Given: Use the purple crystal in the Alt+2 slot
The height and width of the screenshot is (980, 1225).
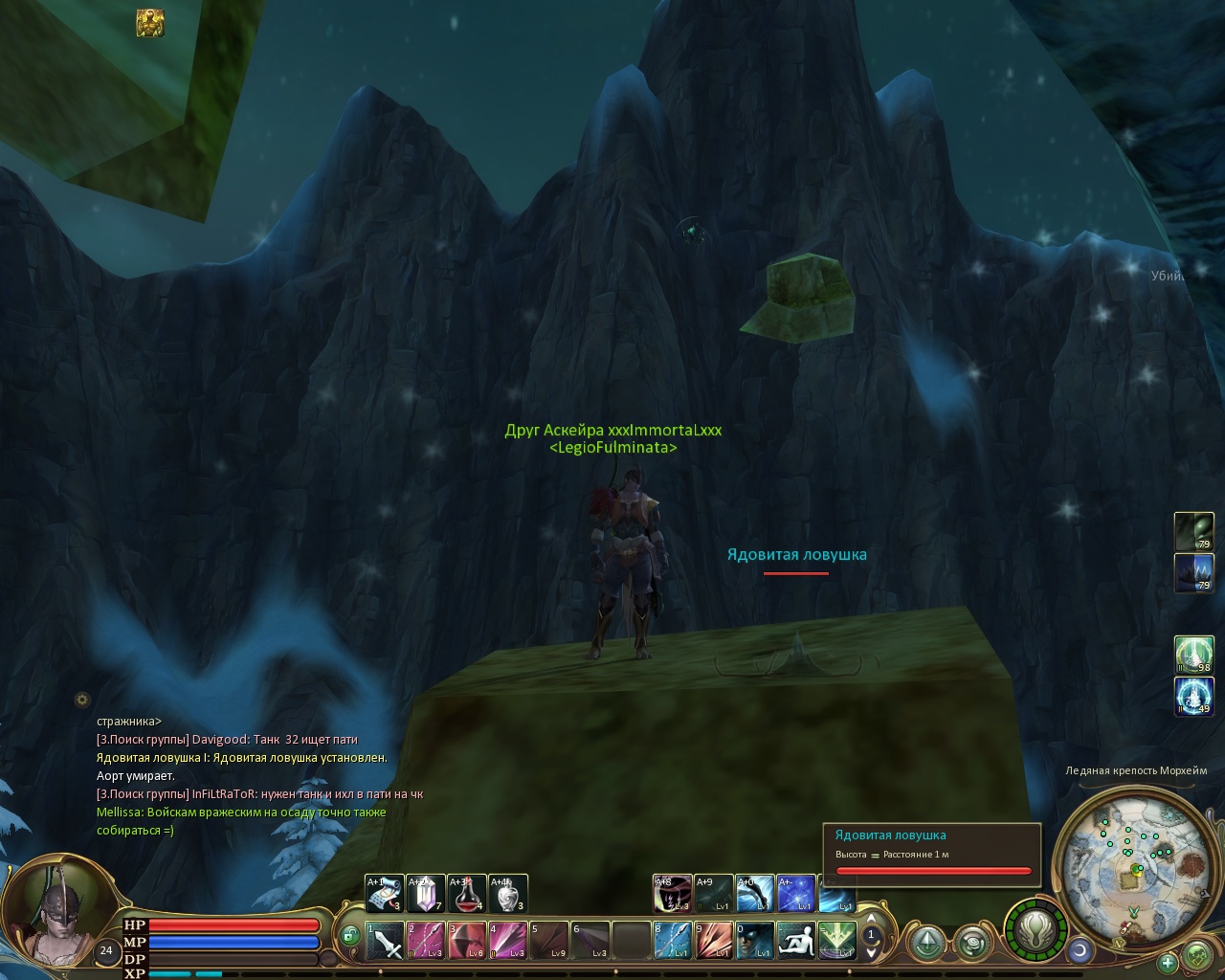Looking at the screenshot, I should pos(426,894).
